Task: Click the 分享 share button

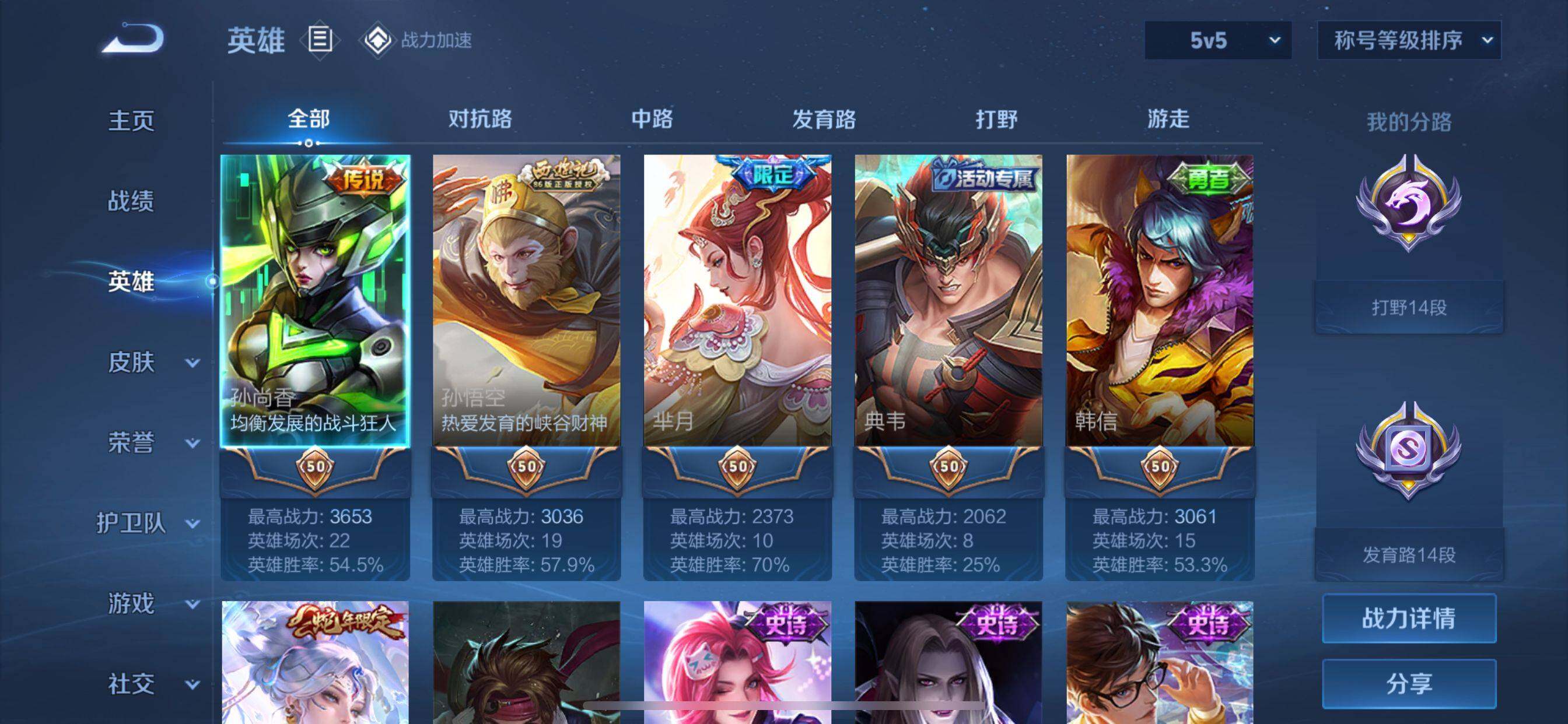Action: tap(1409, 684)
